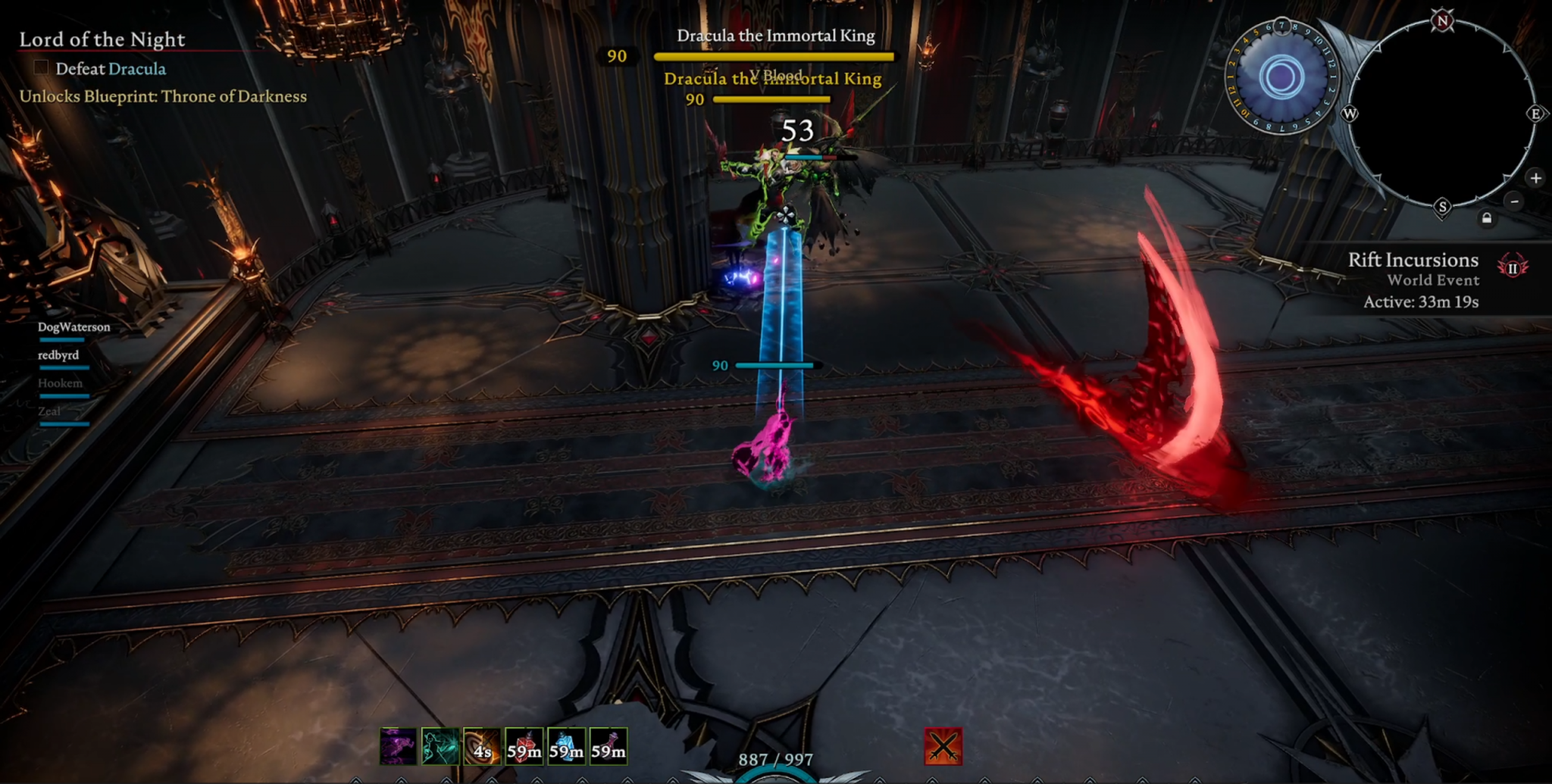1552x784 pixels.
Task: Toggle the minimap rotation lock
Action: point(1487,219)
